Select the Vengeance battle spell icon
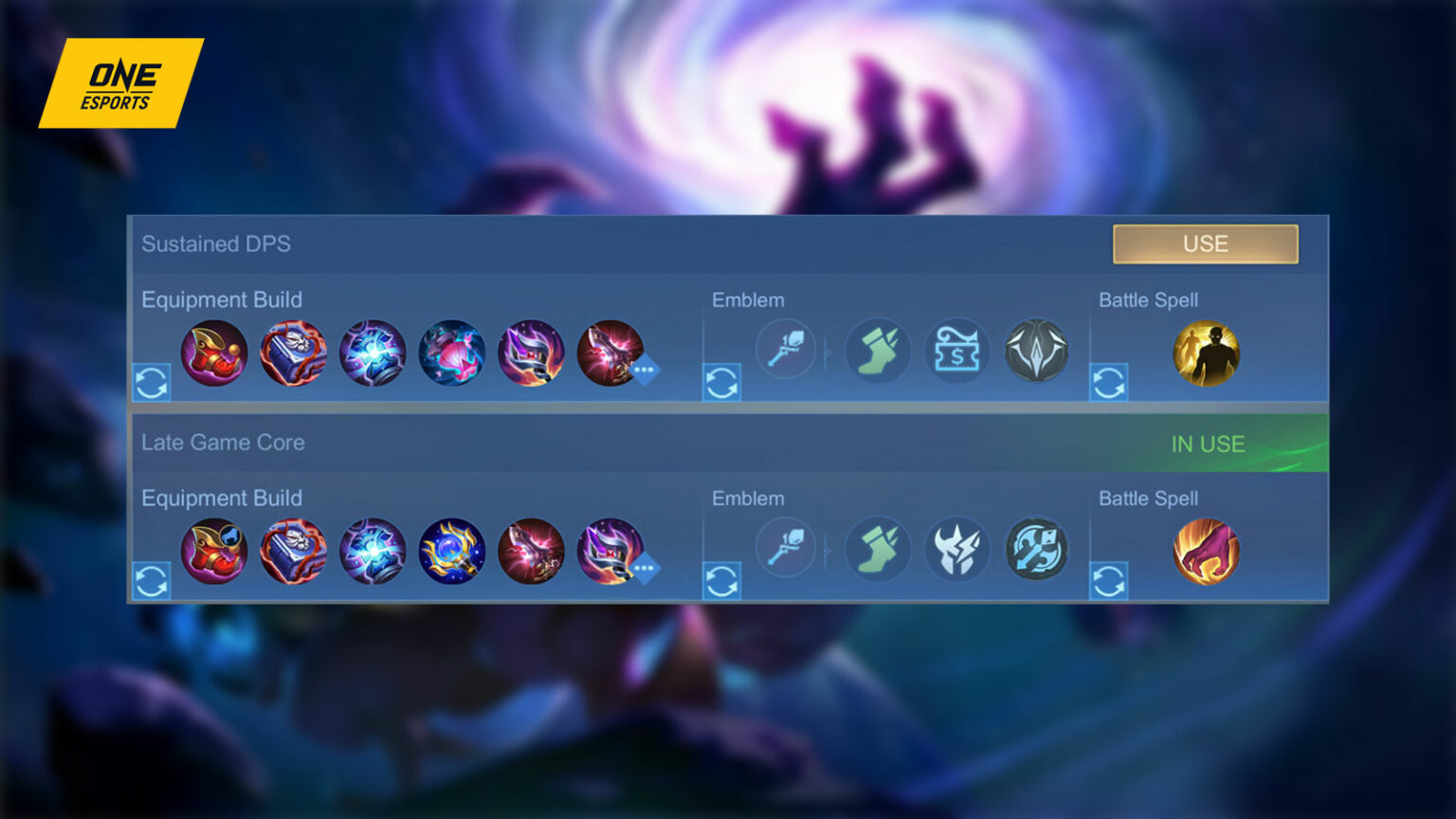Image resolution: width=1456 pixels, height=819 pixels. pos(1206,552)
